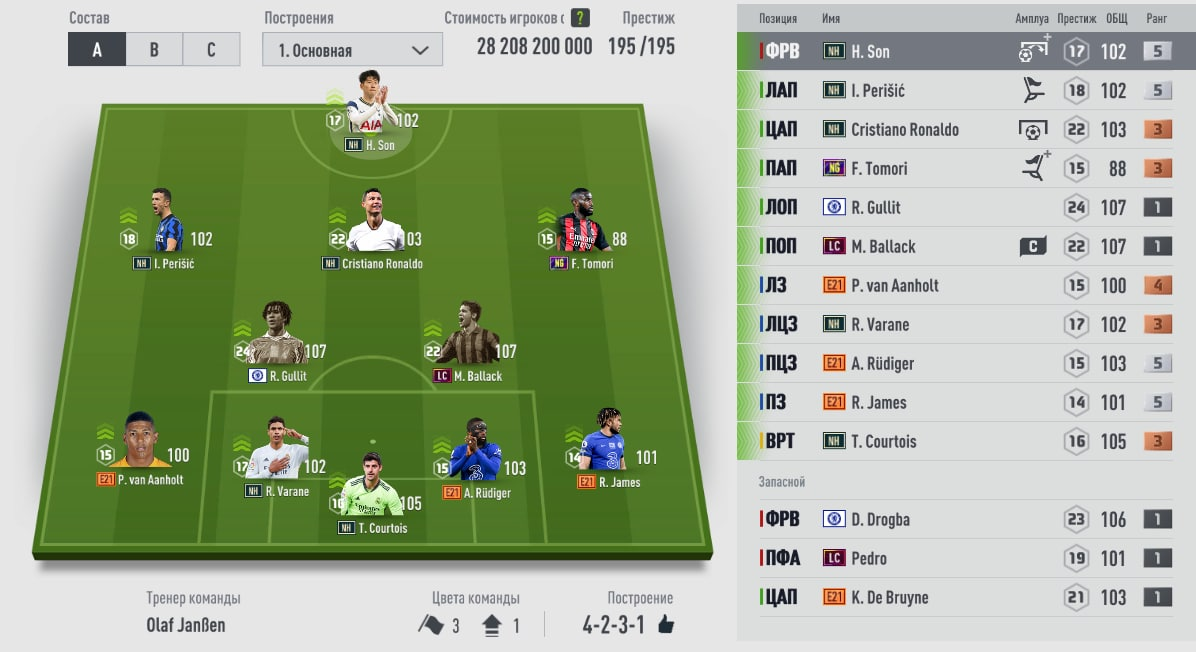
Task: Switch to squad tab B
Action: point(154,50)
